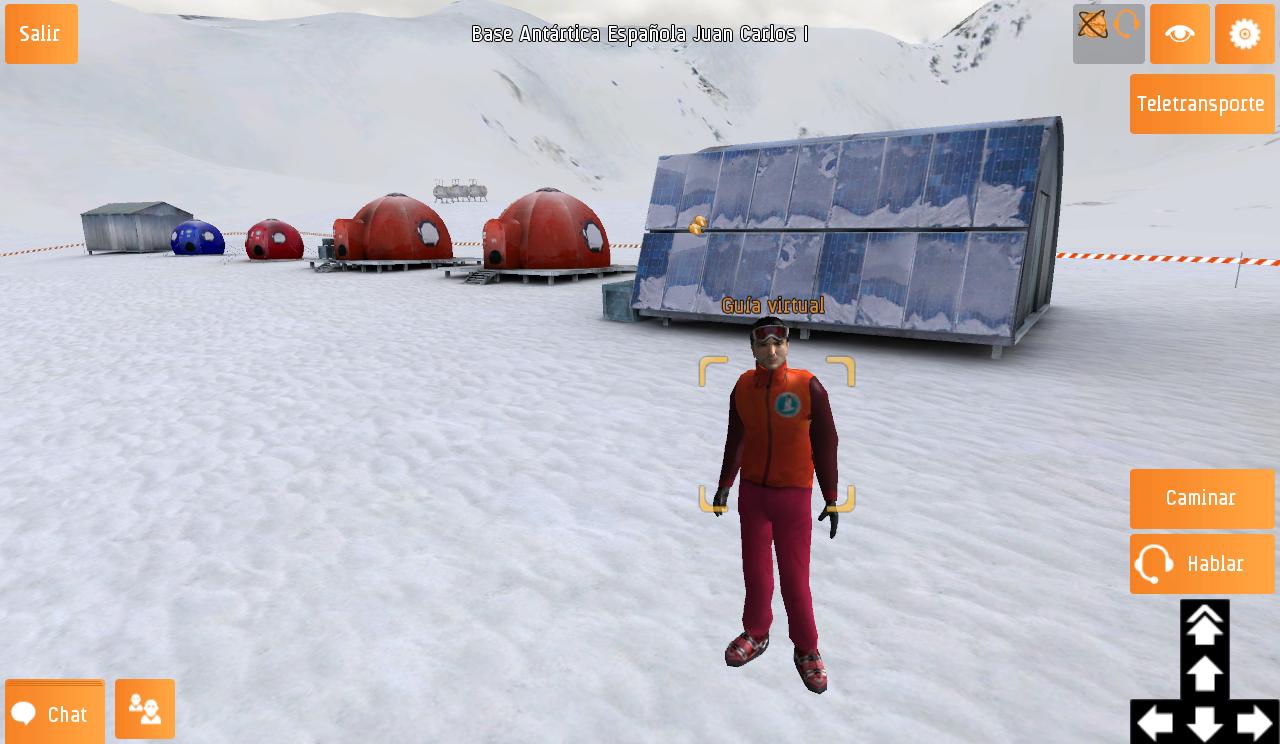This screenshot has height=744, width=1280.
Task: Toggle the eye view button
Action: pyautogui.click(x=1179, y=34)
